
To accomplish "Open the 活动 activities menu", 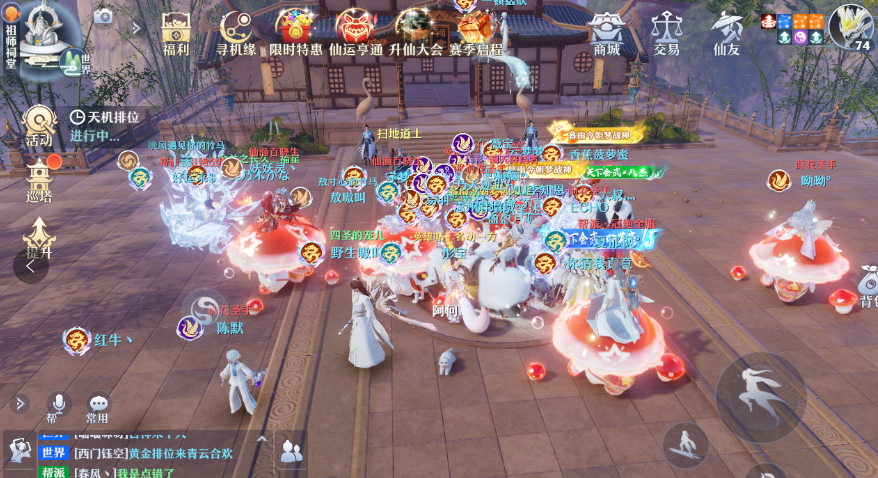I will point(39,126).
